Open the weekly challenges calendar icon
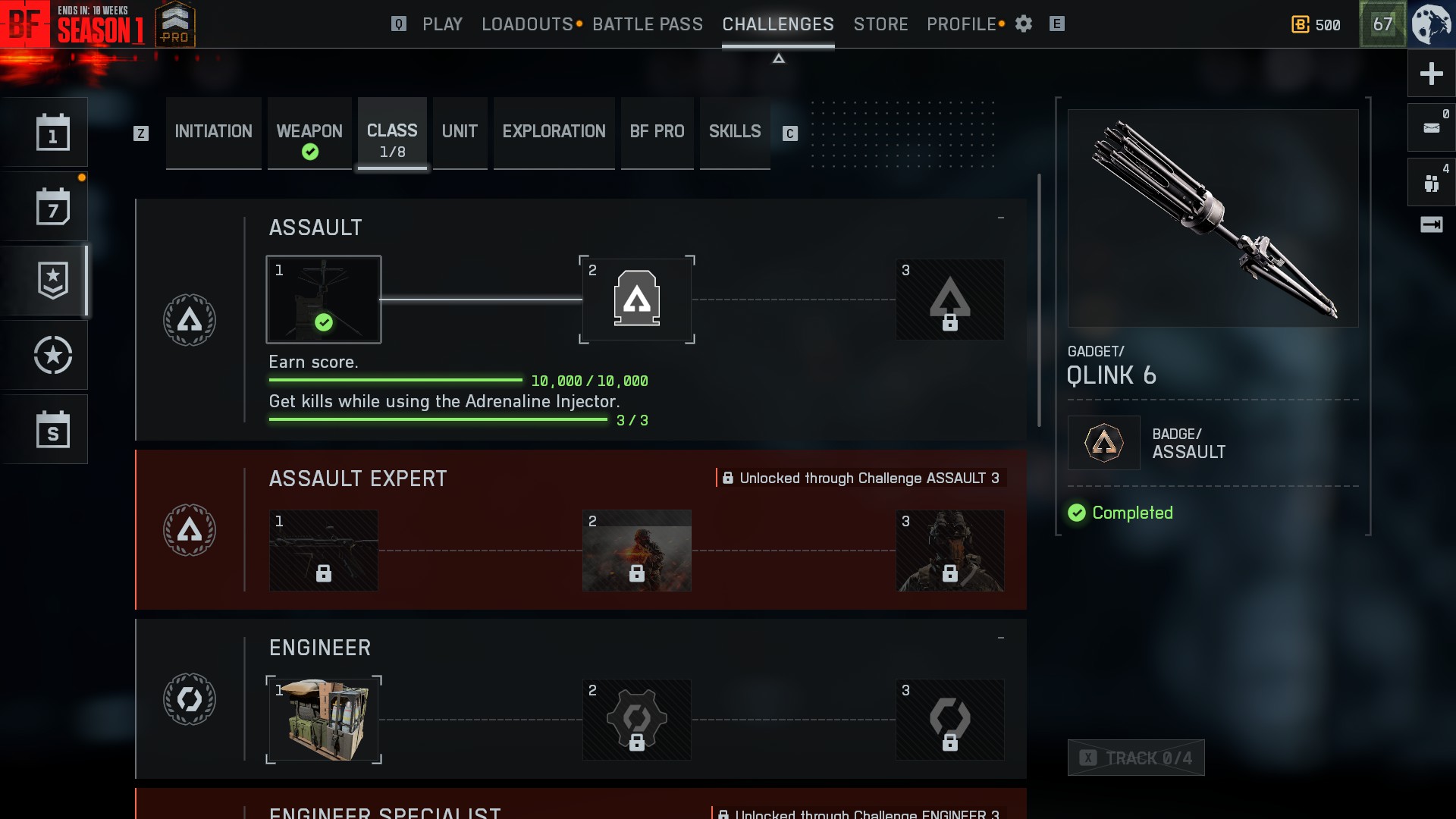Viewport: 1456px width, 819px height. [53, 207]
